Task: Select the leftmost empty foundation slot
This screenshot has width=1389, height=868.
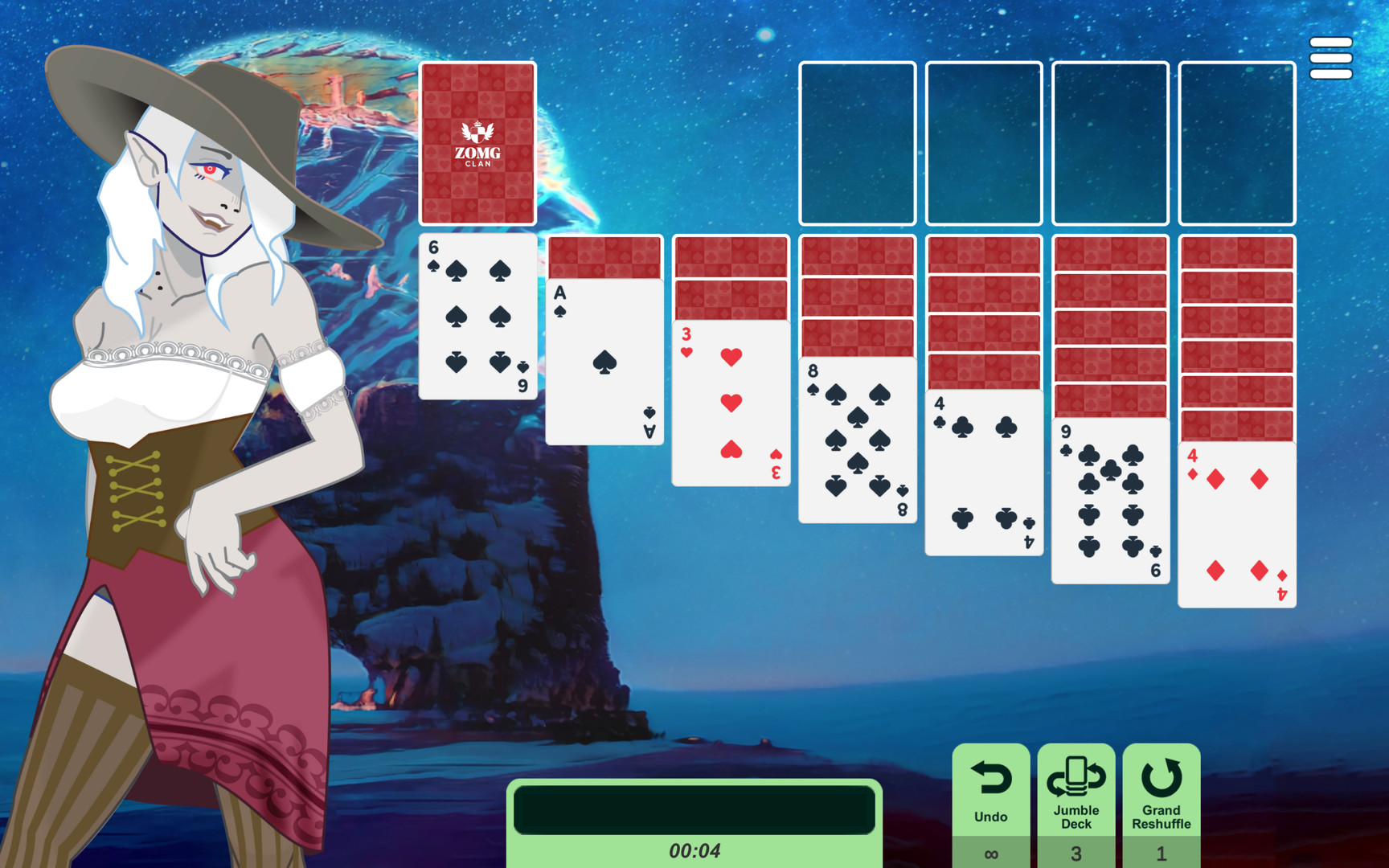Action: click(x=856, y=143)
